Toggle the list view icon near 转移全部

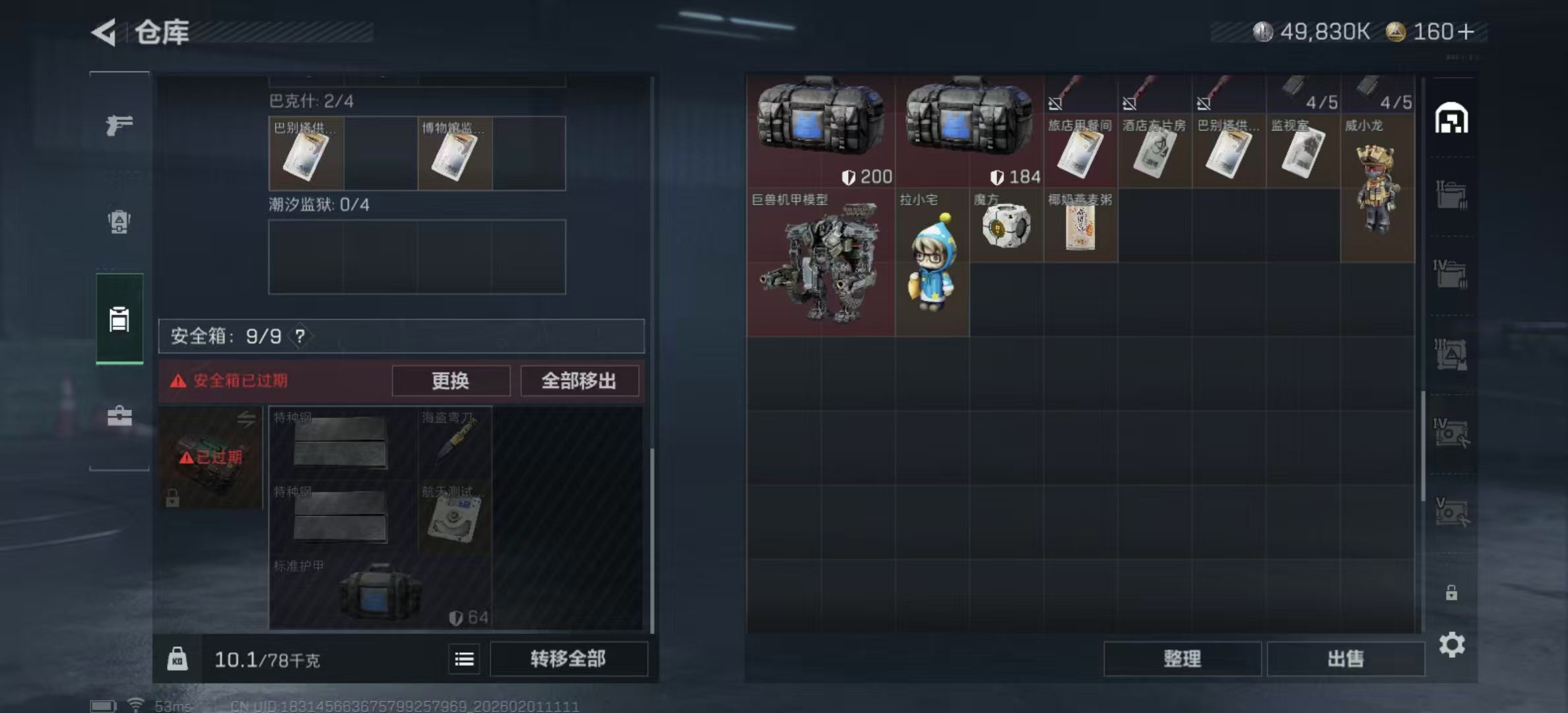point(464,659)
